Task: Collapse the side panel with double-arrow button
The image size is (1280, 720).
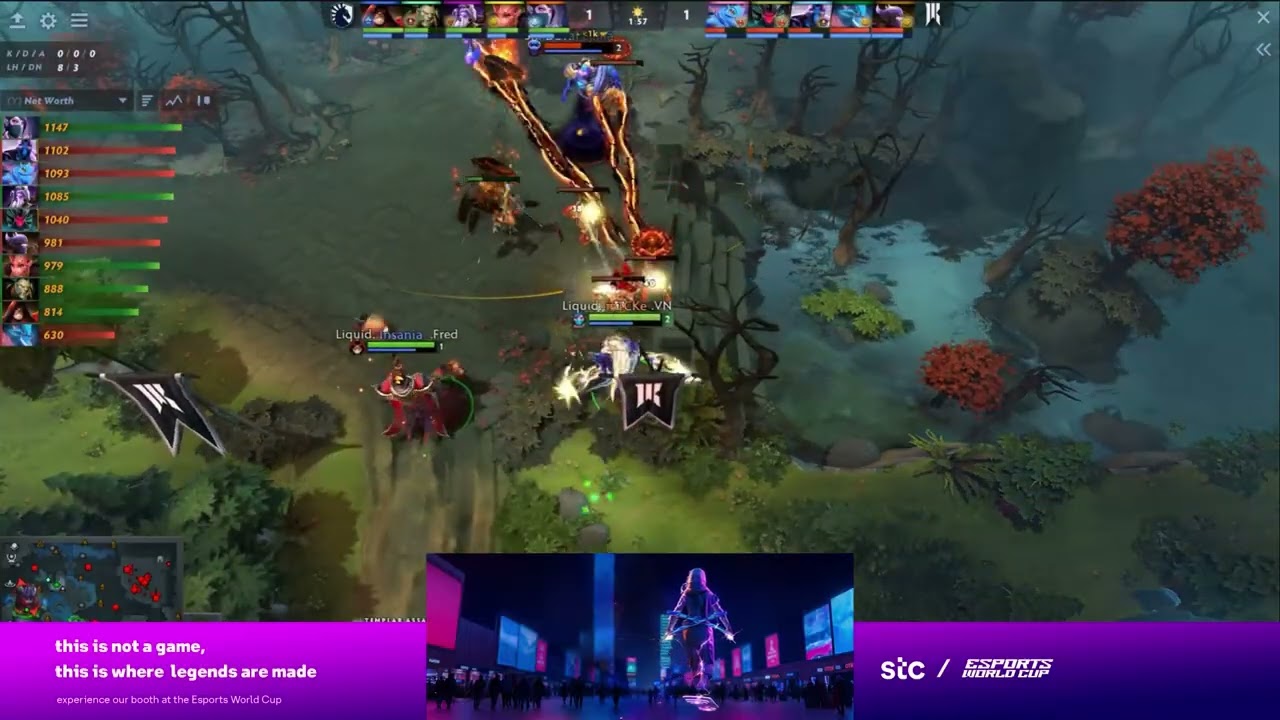Action: pyautogui.click(x=1263, y=49)
